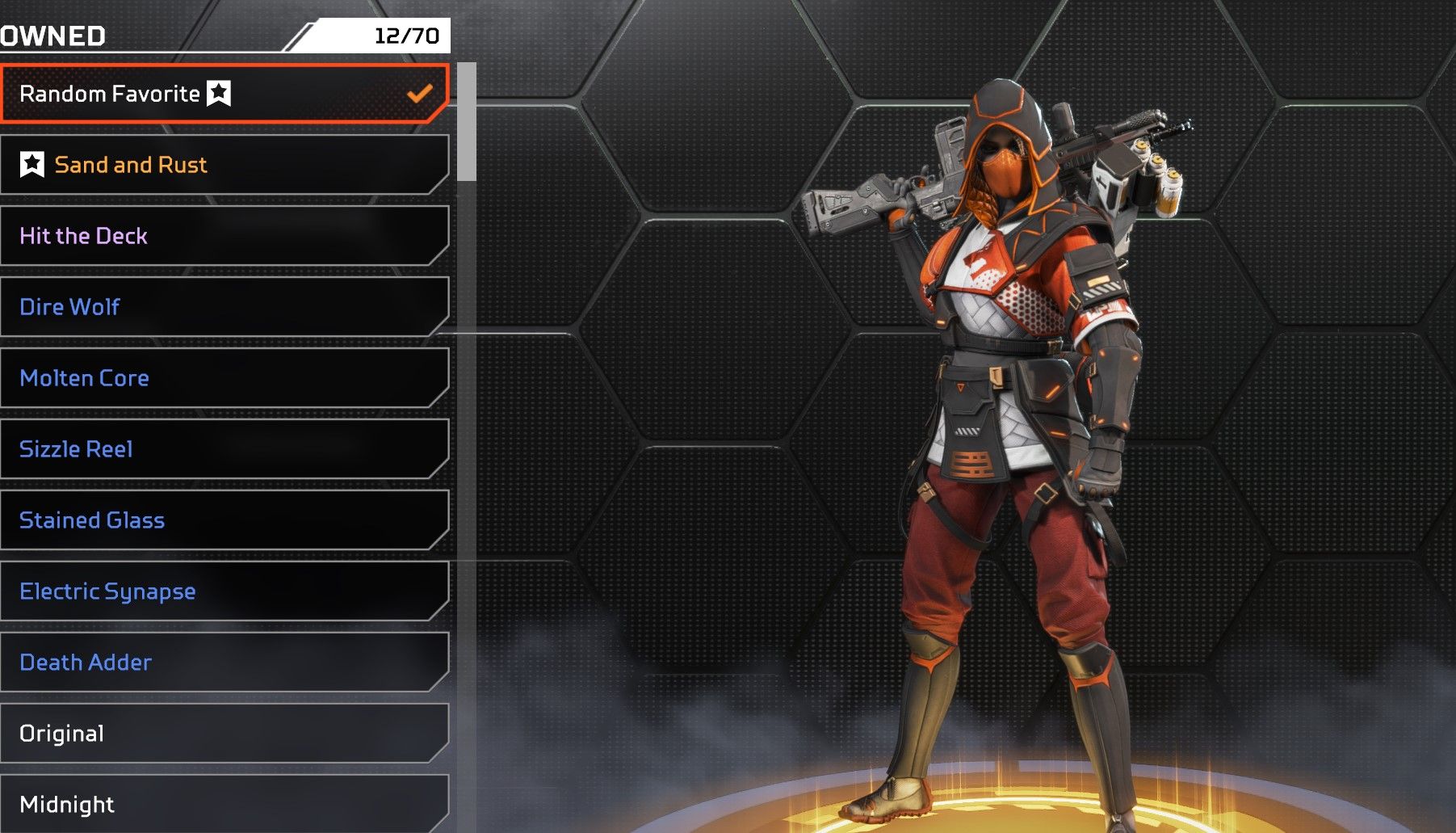1456x833 pixels.
Task: Select the Stained Glass skin
Action: pos(224,520)
